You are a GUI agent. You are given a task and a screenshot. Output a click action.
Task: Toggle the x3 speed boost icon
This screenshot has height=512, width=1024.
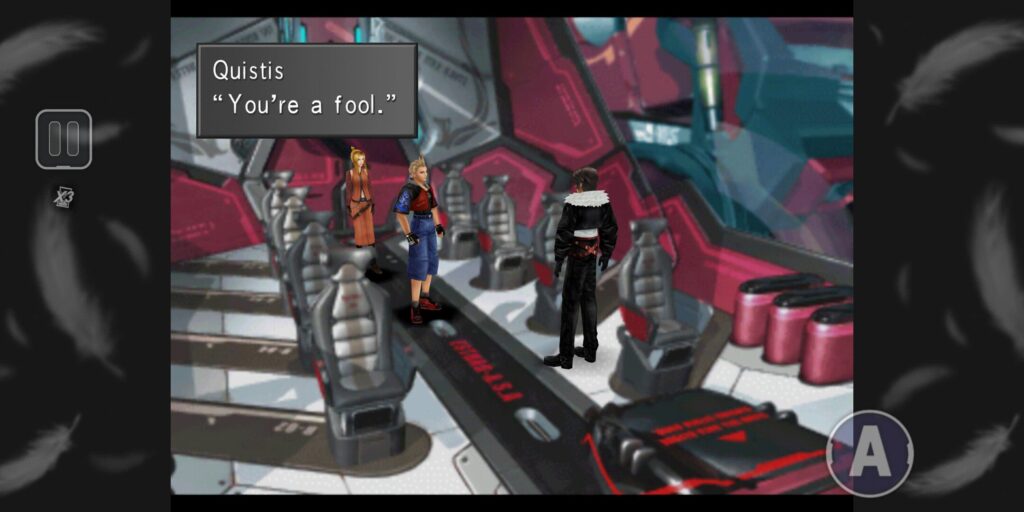click(x=64, y=197)
